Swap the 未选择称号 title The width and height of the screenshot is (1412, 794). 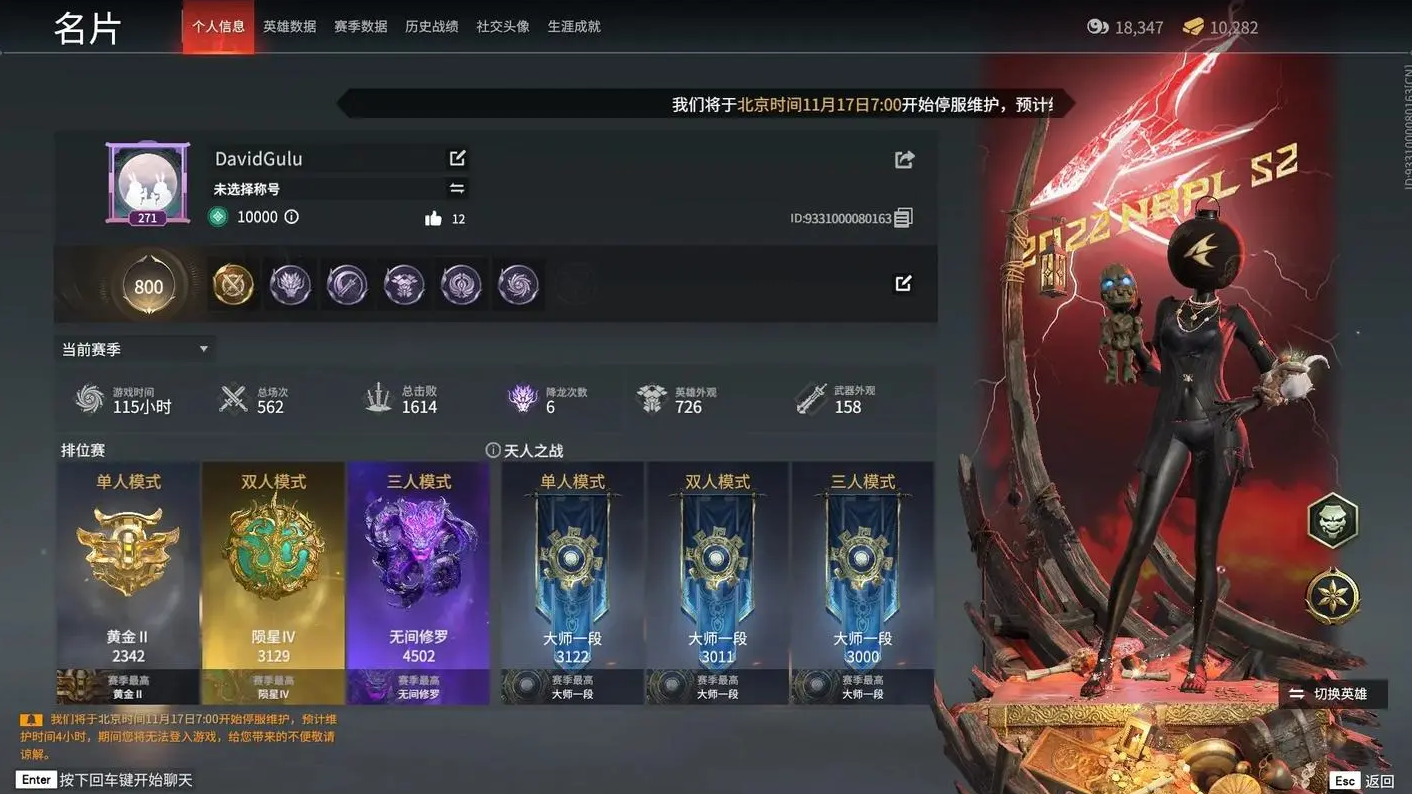[457, 188]
